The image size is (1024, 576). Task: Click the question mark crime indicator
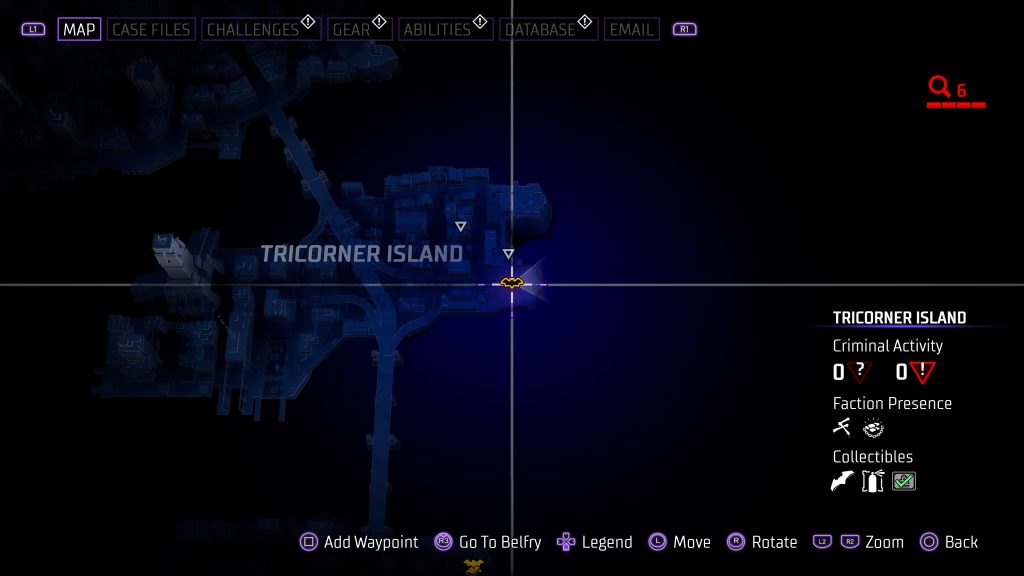pyautogui.click(x=859, y=373)
